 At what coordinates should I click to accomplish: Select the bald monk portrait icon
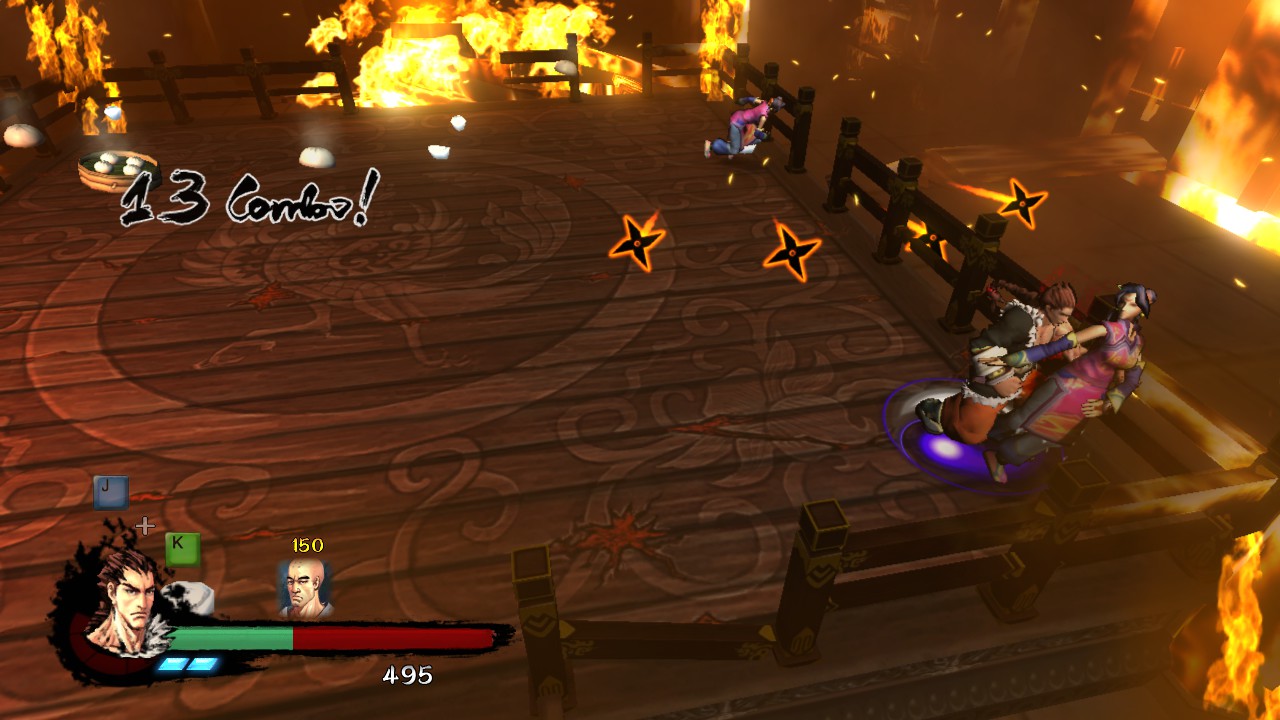[304, 587]
